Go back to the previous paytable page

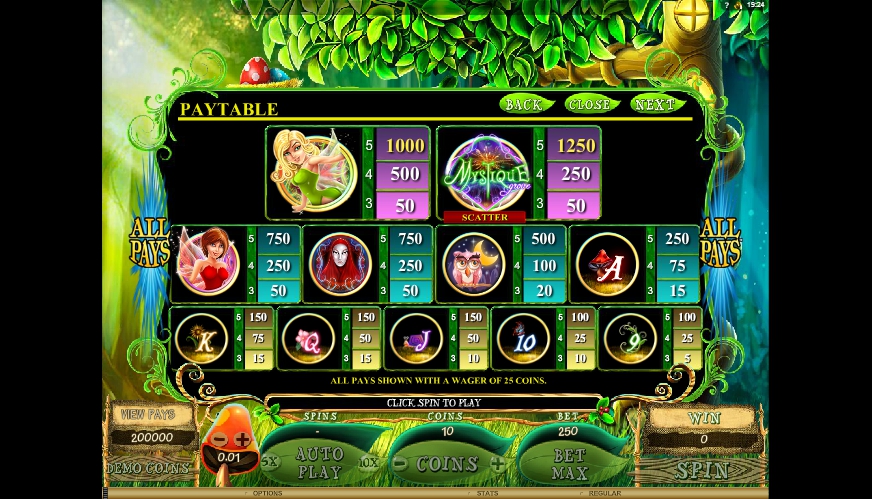(525, 104)
